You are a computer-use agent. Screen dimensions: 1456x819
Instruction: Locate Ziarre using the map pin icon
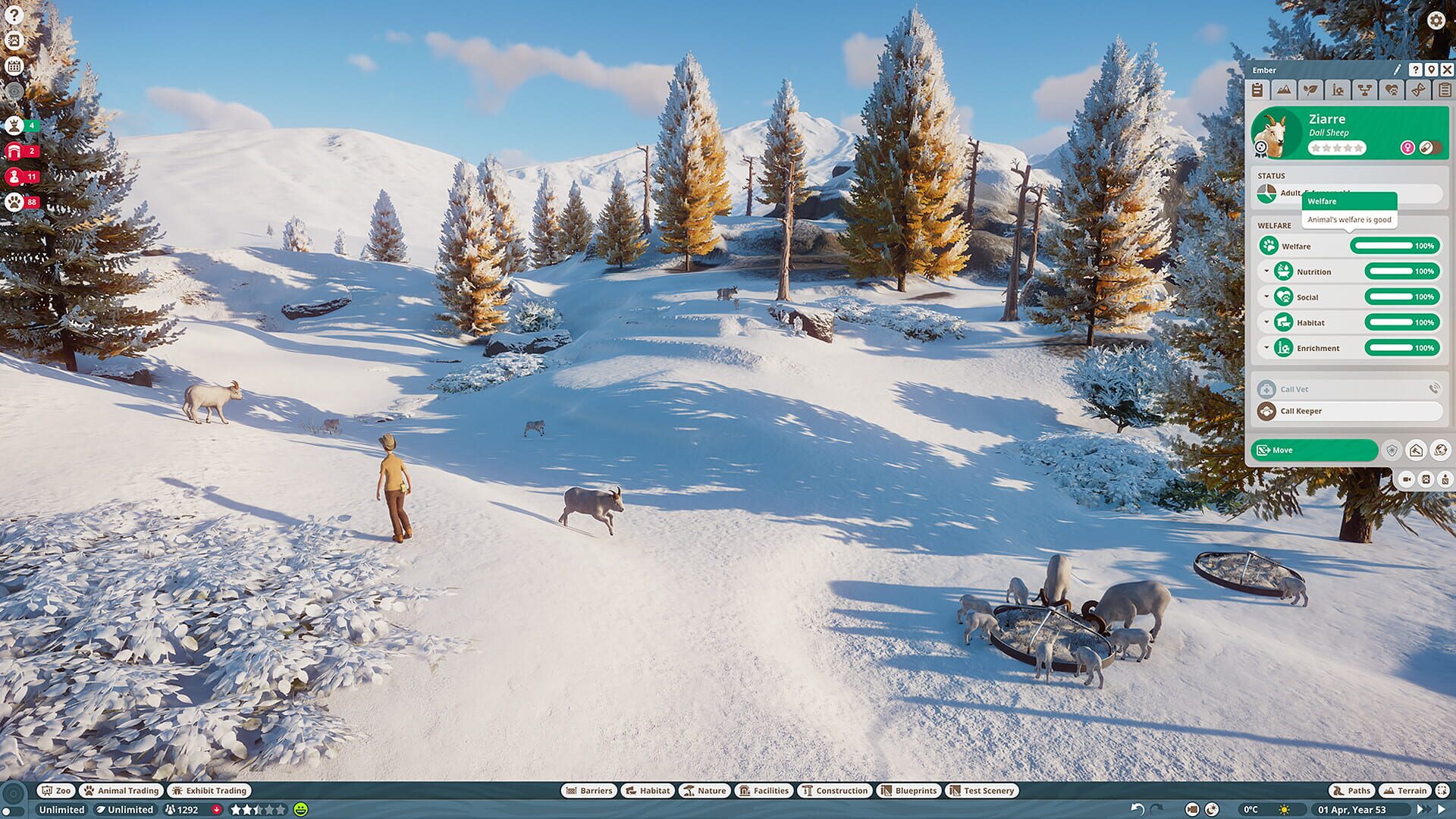[x=1430, y=70]
